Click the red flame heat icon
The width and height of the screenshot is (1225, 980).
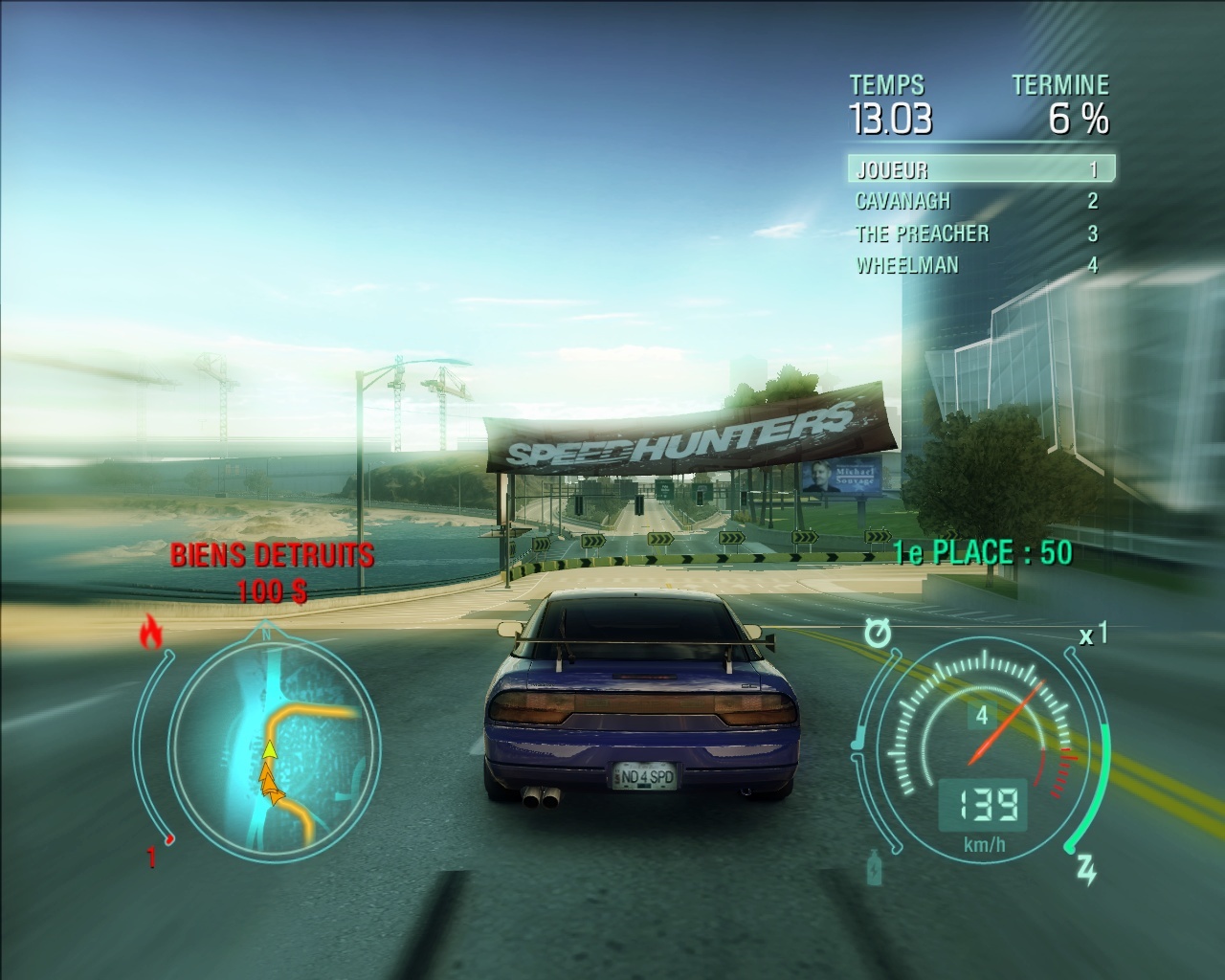point(150,633)
